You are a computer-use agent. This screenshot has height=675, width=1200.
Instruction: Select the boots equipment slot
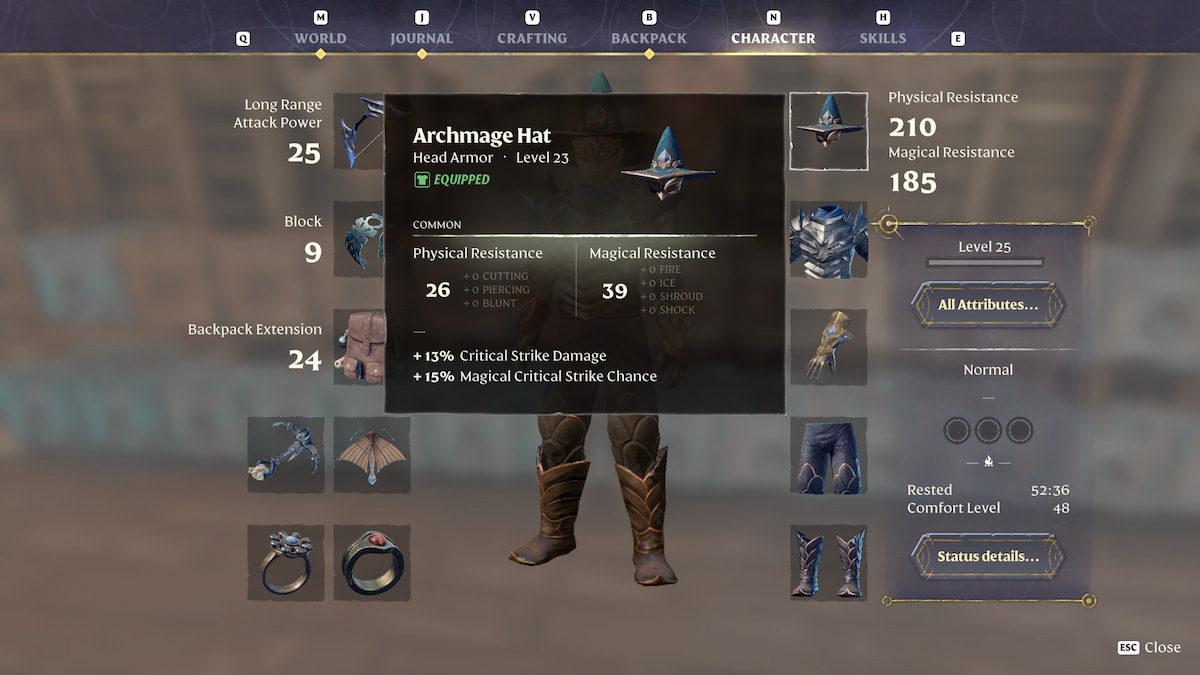tap(828, 563)
